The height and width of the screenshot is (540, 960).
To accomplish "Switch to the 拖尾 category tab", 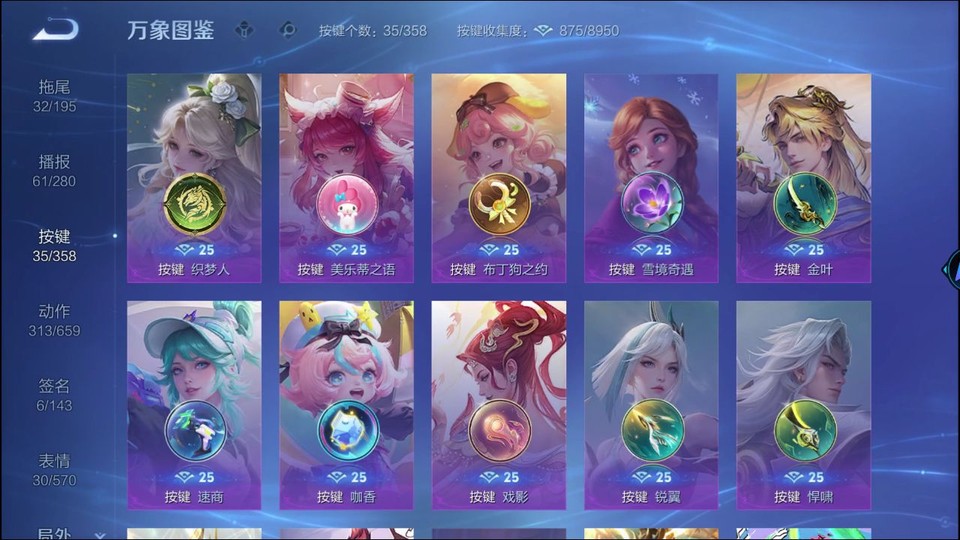I will pyautogui.click(x=55, y=95).
